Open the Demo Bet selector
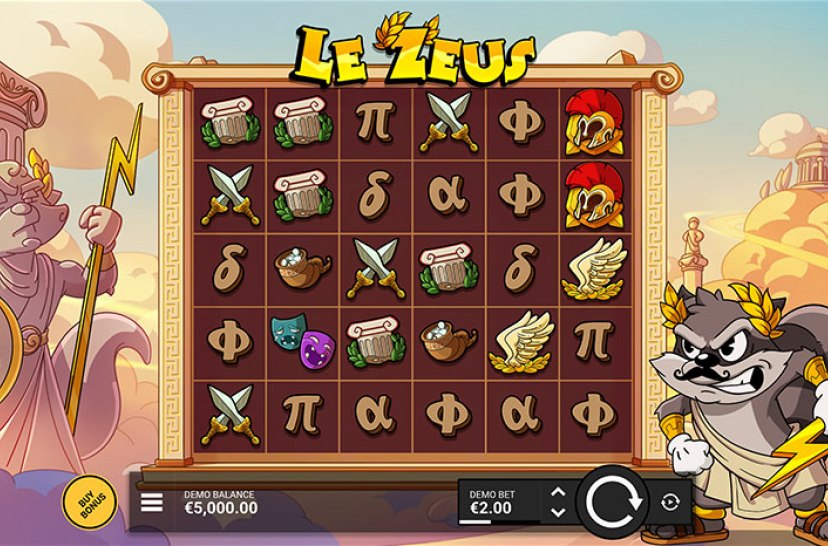 [x=497, y=502]
